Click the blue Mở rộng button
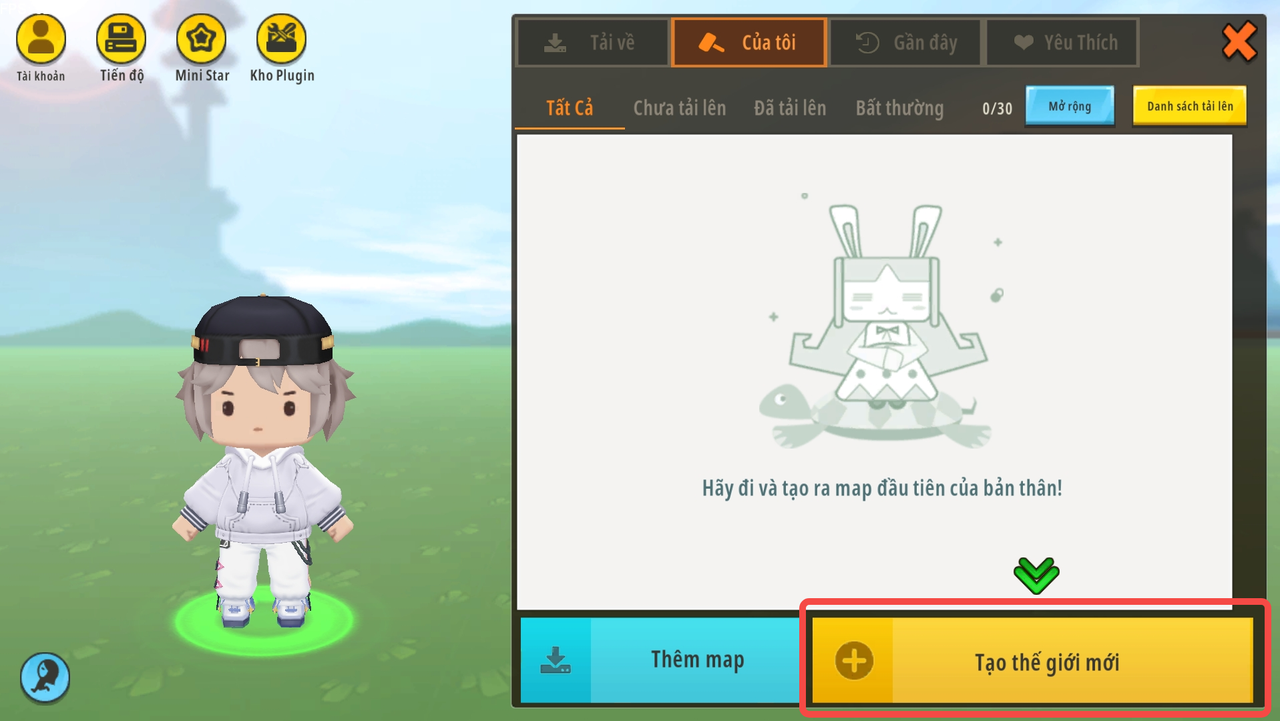Viewport: 1280px width, 721px height. pyautogui.click(x=1069, y=106)
